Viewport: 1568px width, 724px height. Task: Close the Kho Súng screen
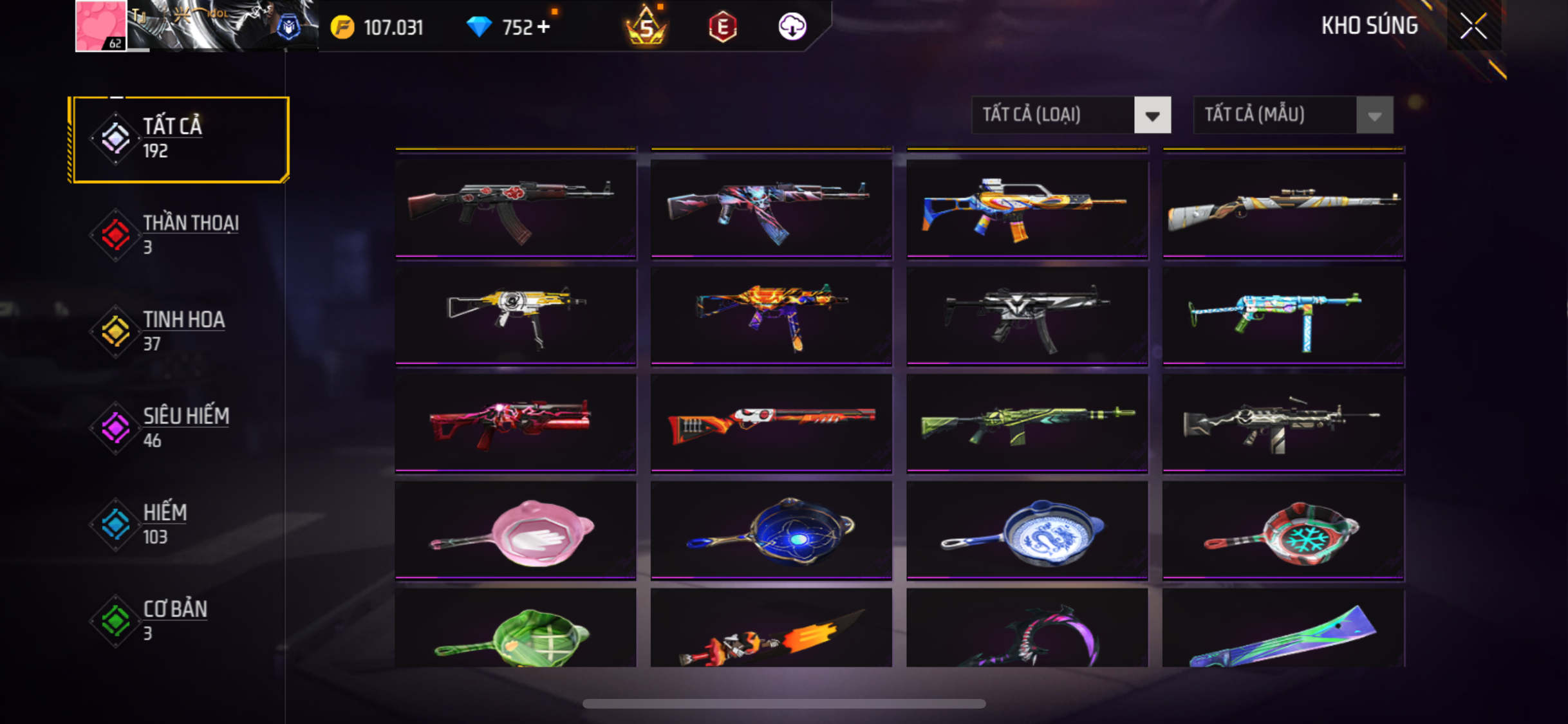click(1473, 26)
